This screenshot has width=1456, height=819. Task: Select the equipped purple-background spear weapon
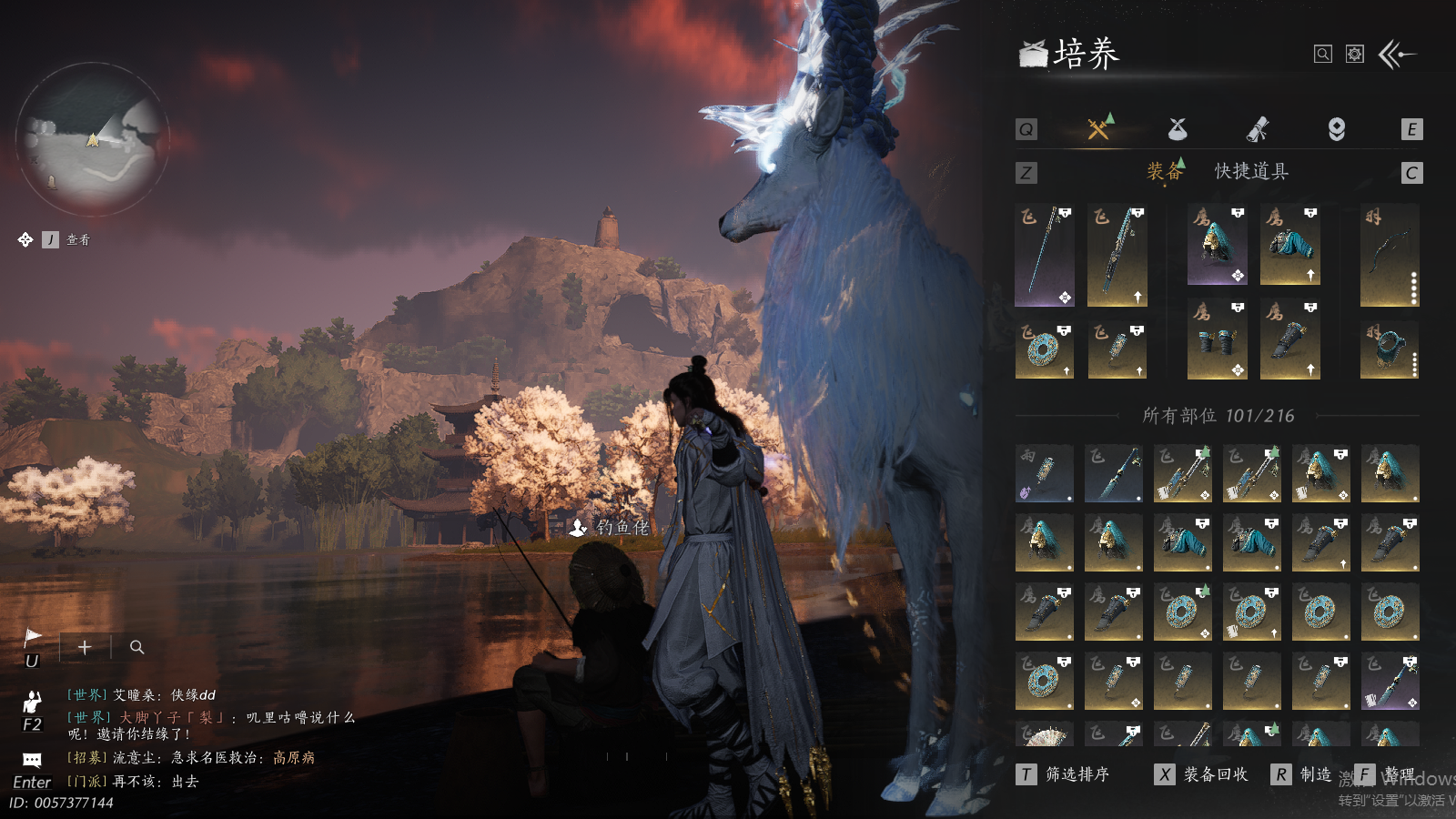tap(1044, 255)
